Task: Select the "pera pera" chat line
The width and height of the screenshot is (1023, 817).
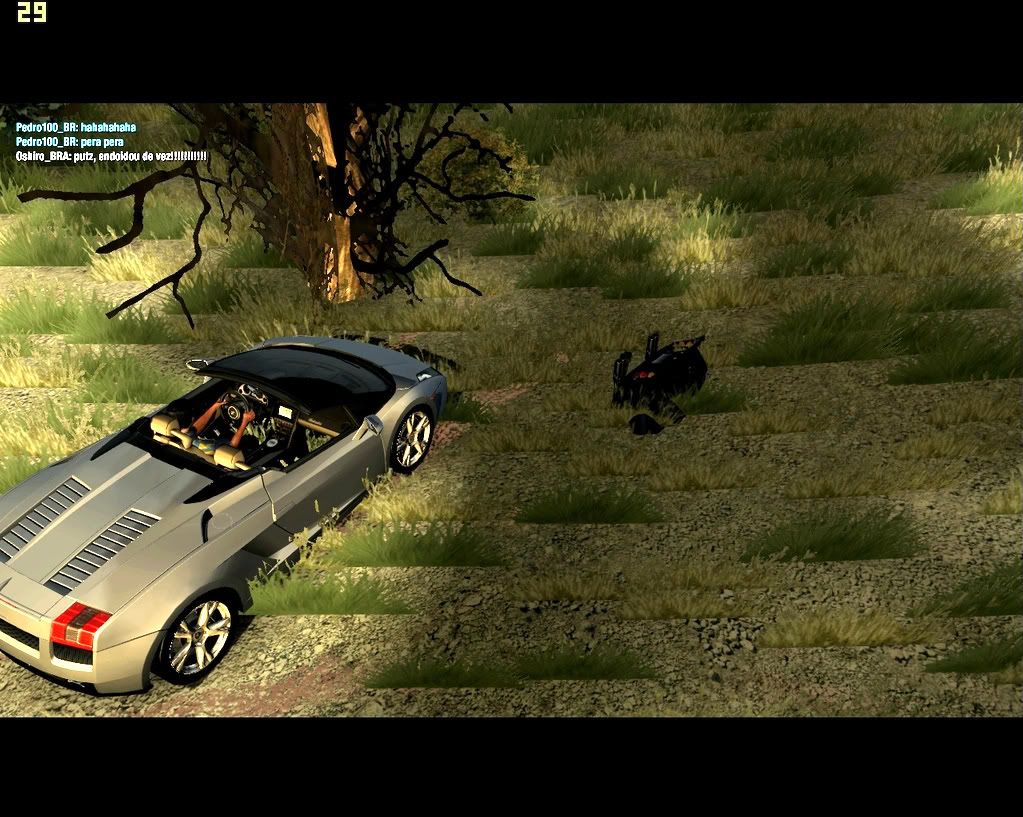Action: tap(70, 142)
